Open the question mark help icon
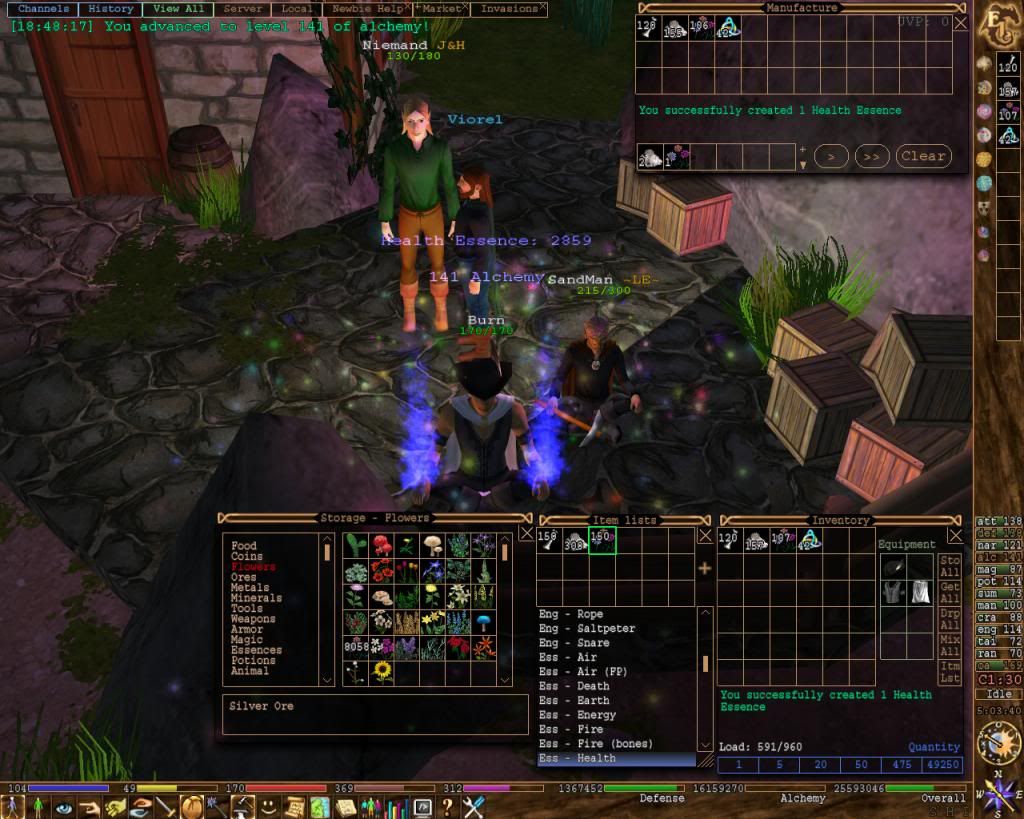Screen dimensions: 1024x819 [448, 807]
